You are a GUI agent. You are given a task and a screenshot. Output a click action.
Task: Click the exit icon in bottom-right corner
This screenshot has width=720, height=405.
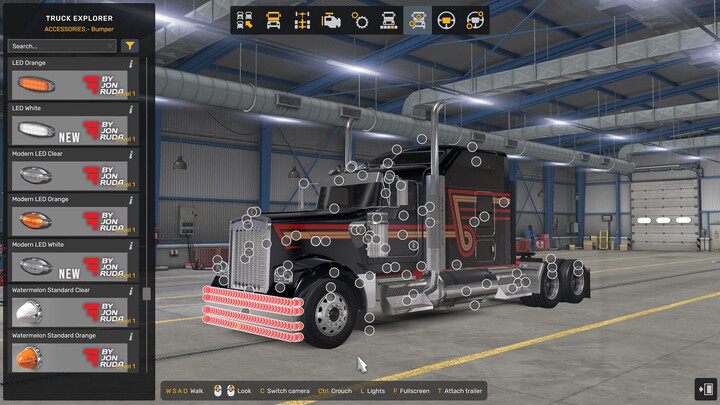coord(704,389)
